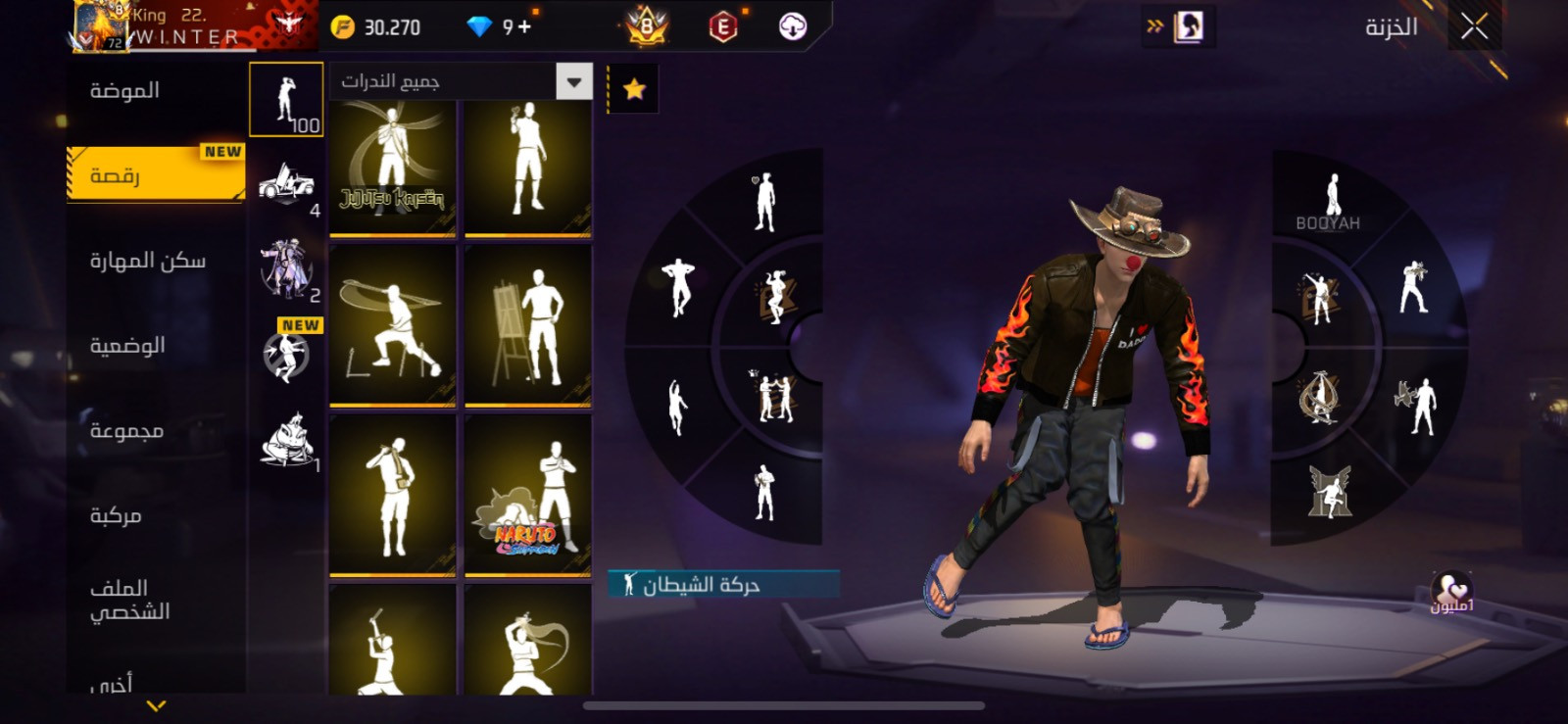Add diamonds with the plus button
Screen dimensions: 1568x724
tap(524, 27)
